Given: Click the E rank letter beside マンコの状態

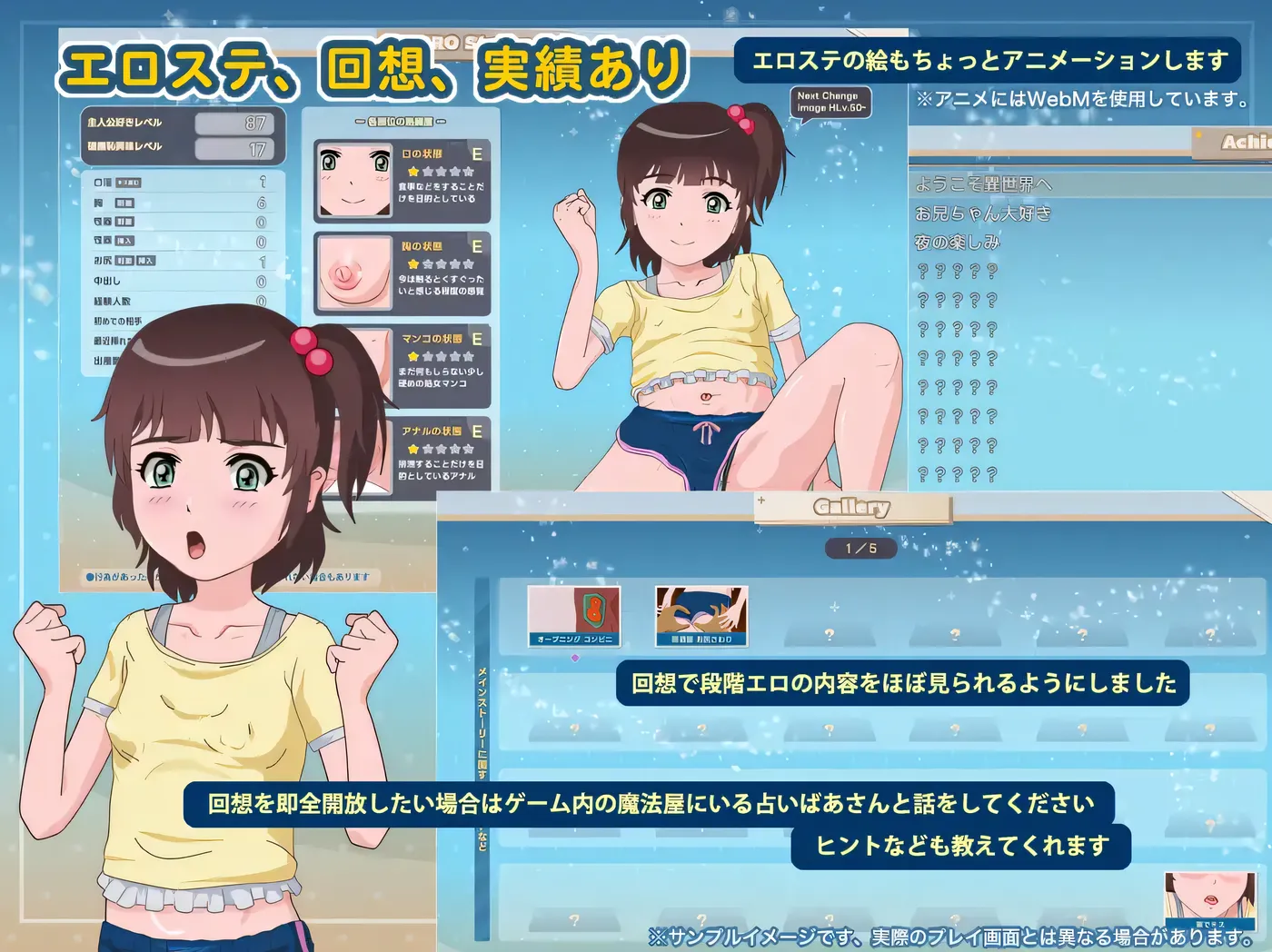Looking at the screenshot, I should click(x=479, y=339).
